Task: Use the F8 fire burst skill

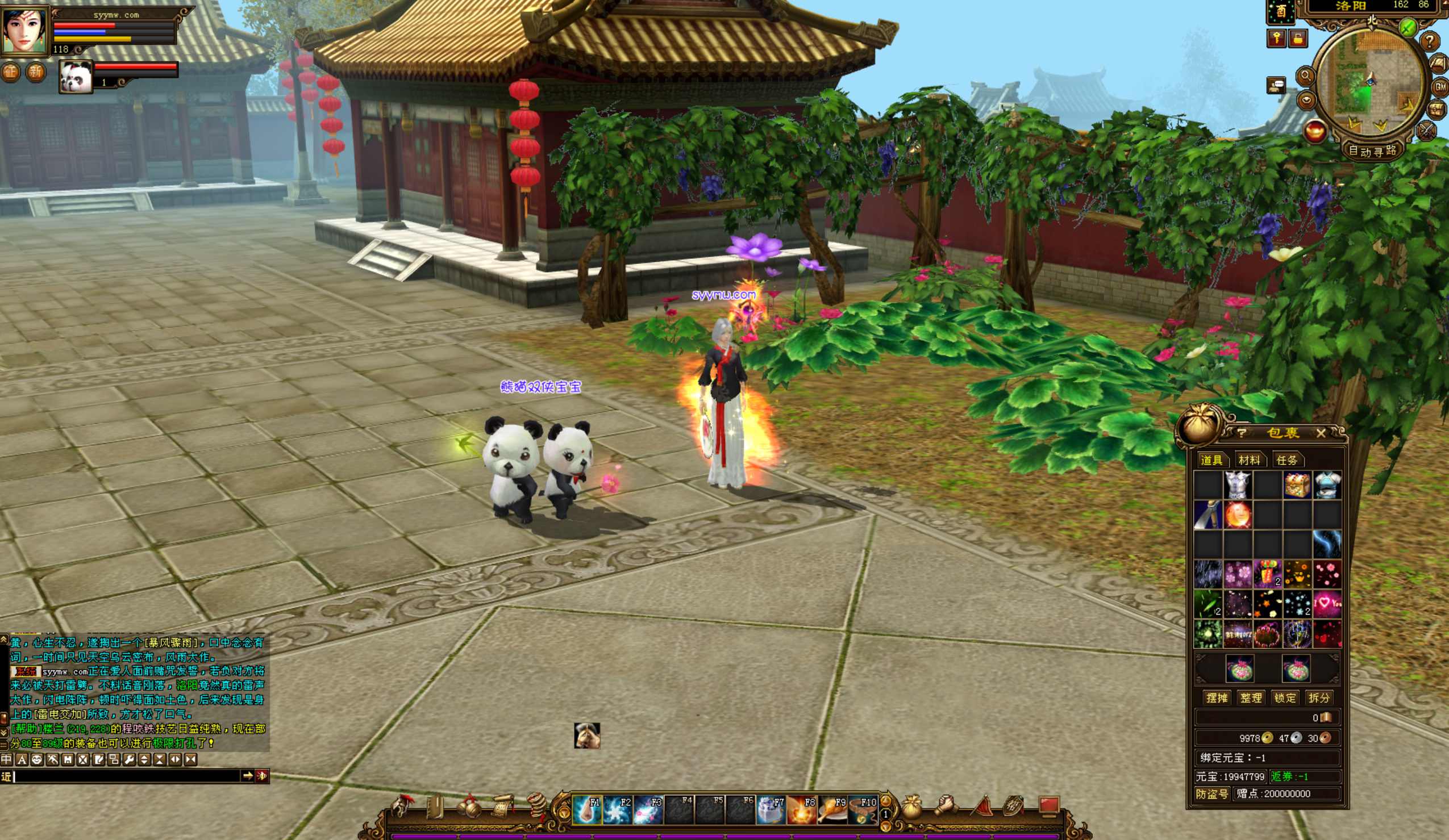Action: click(802, 809)
